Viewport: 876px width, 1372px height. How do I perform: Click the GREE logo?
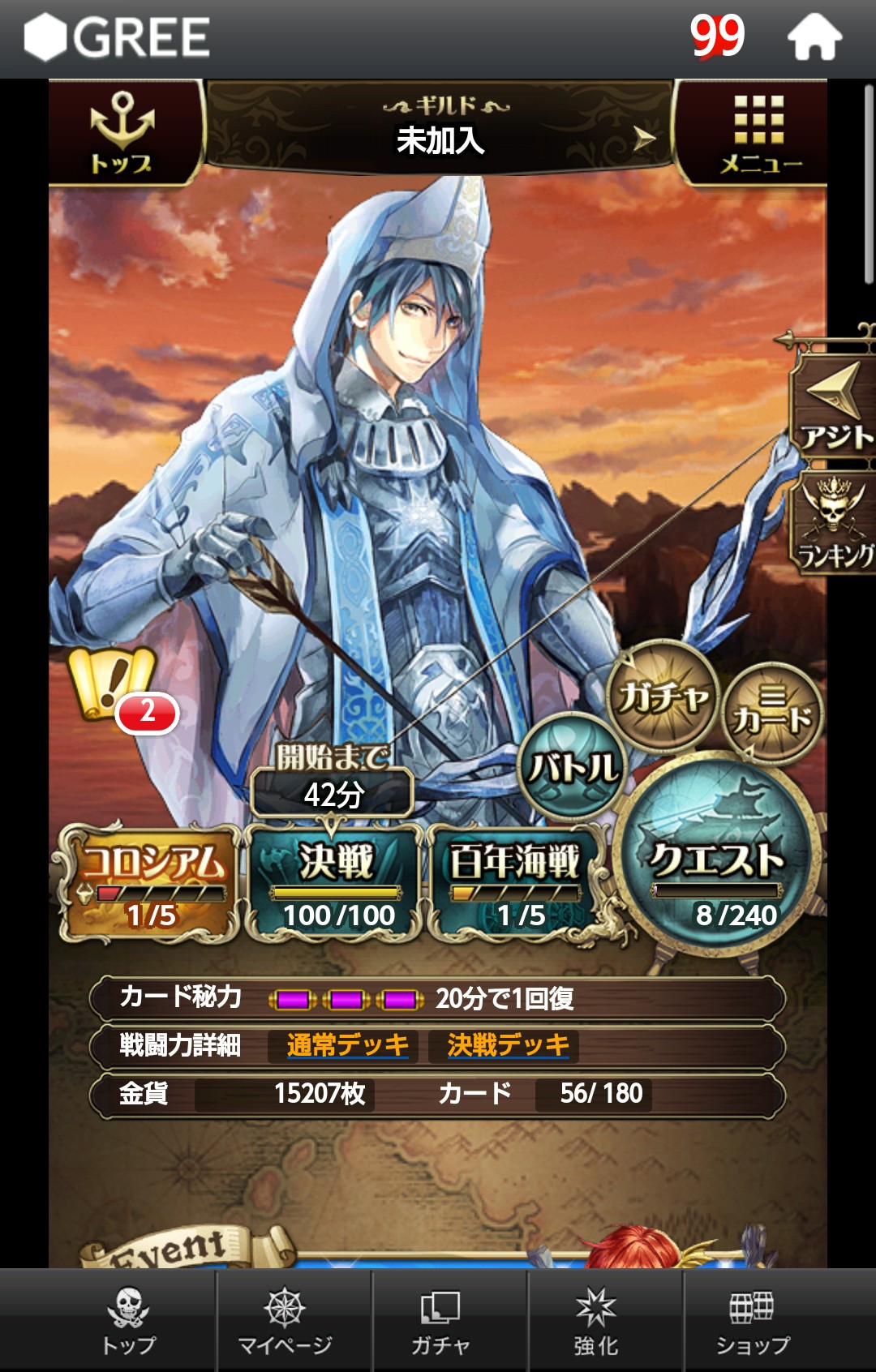(118, 38)
